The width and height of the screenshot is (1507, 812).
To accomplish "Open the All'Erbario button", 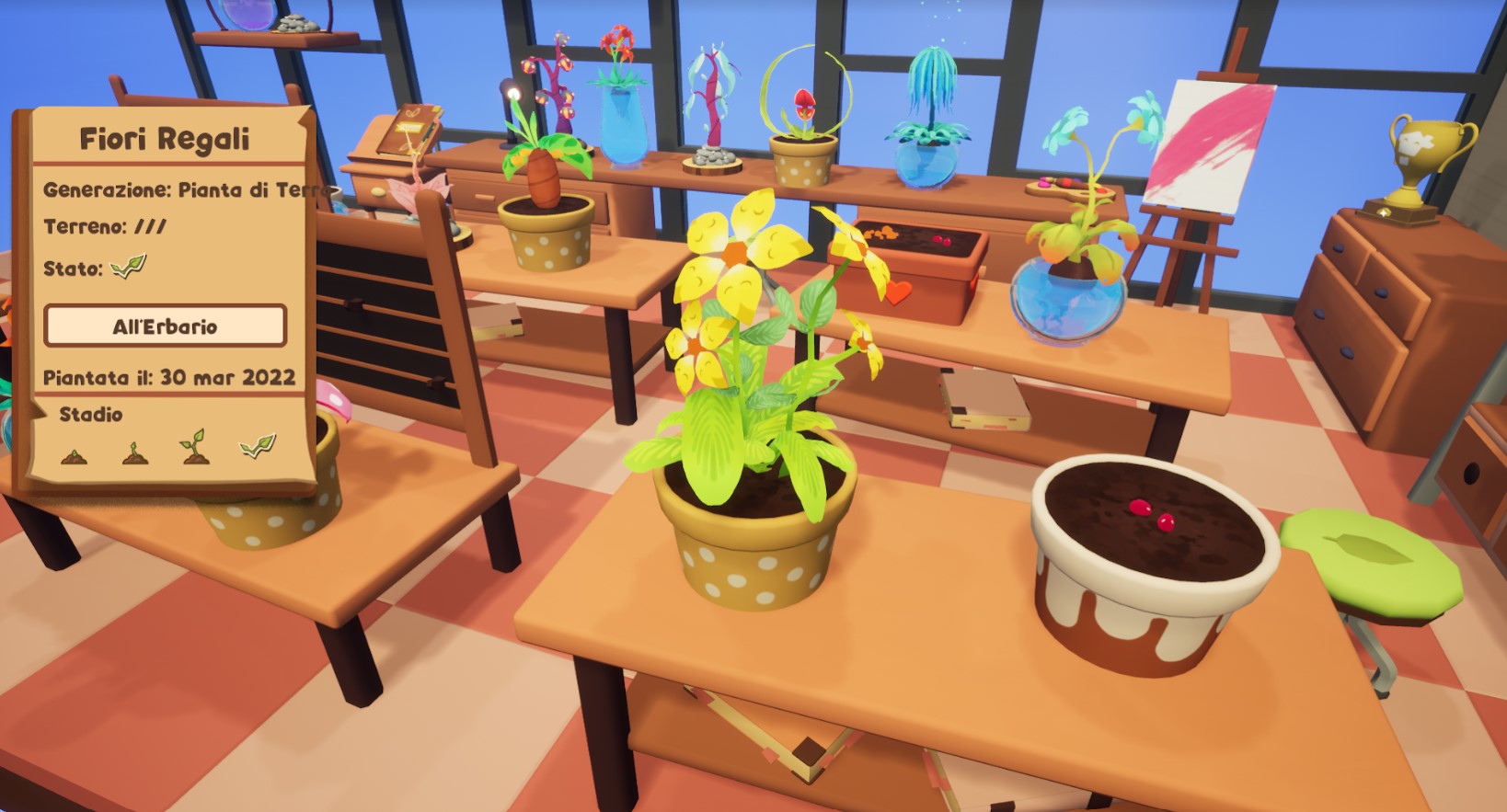I will point(166,326).
